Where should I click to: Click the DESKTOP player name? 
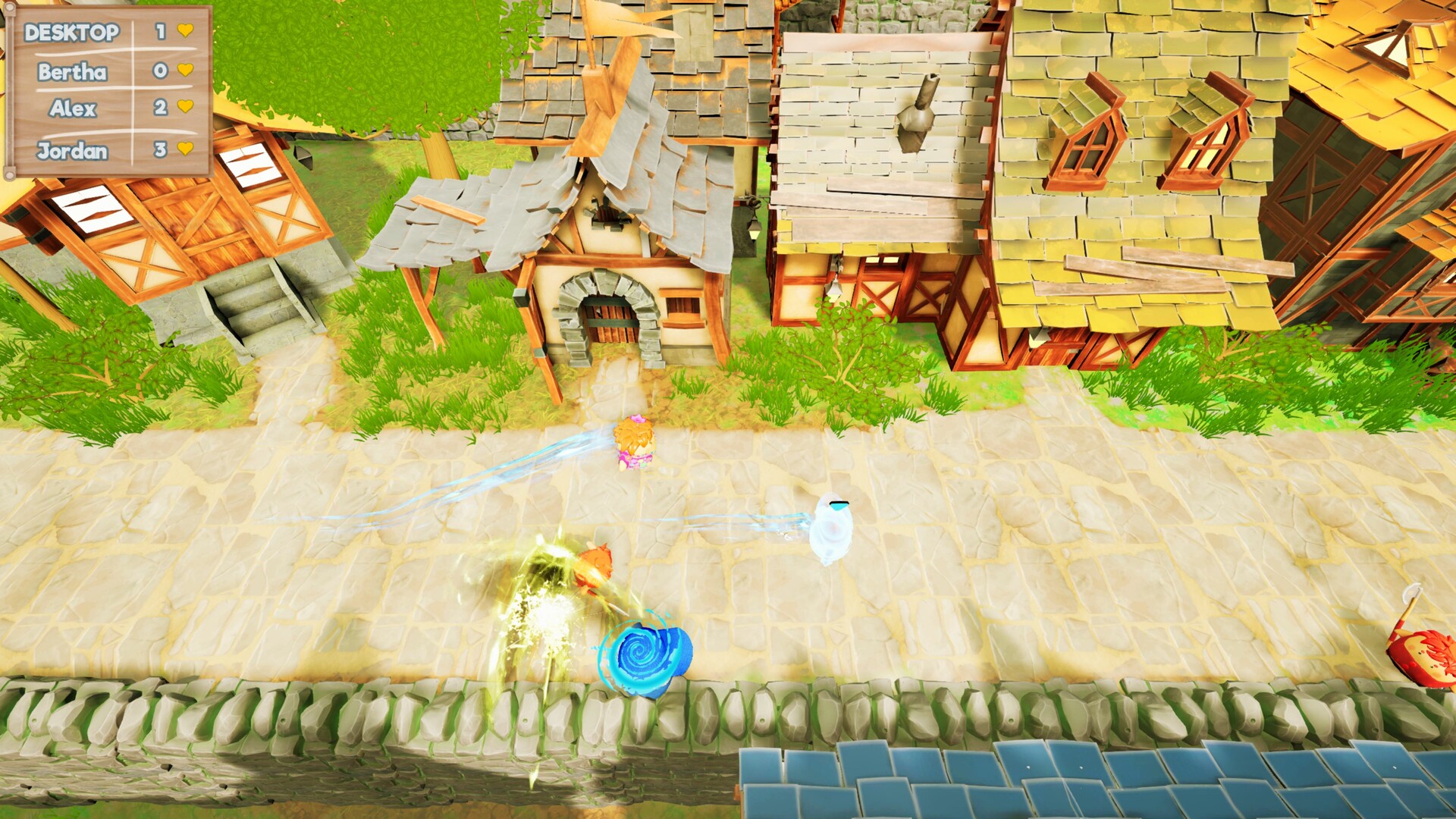tap(72, 33)
